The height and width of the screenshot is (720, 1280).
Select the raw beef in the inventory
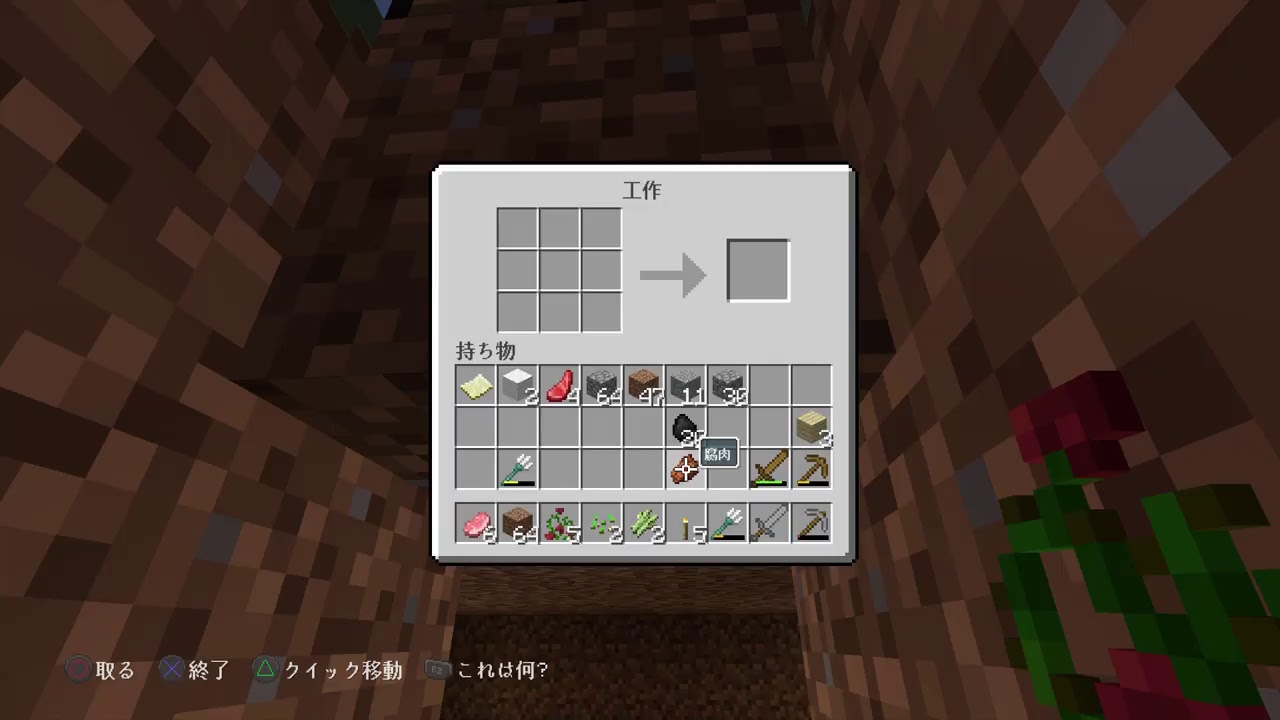[559, 385]
